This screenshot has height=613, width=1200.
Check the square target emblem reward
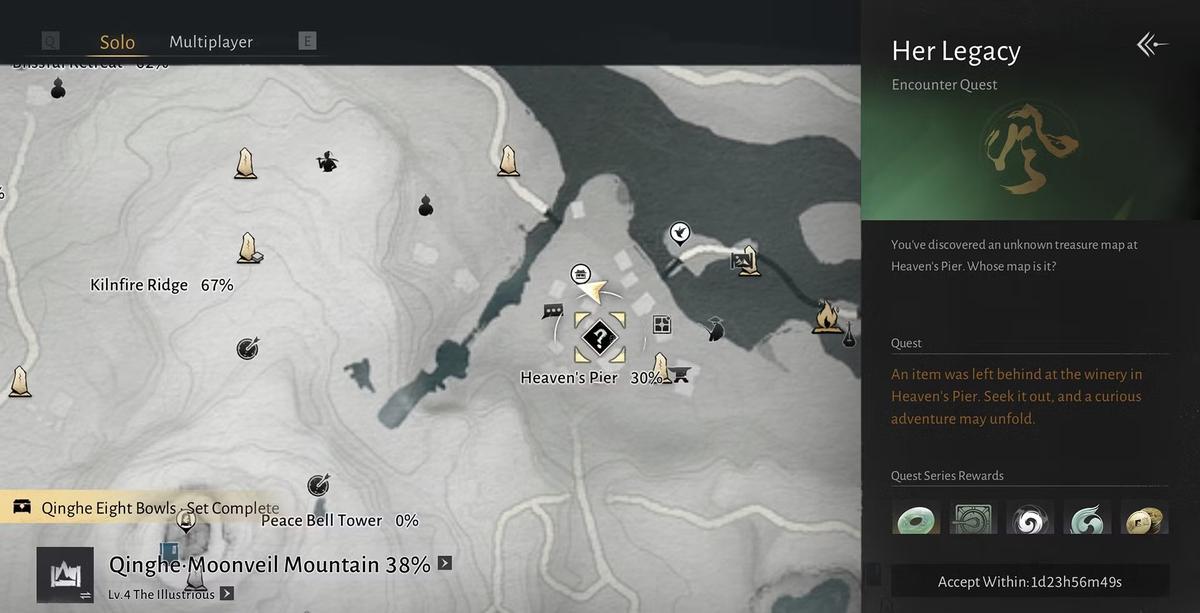pos(973,517)
